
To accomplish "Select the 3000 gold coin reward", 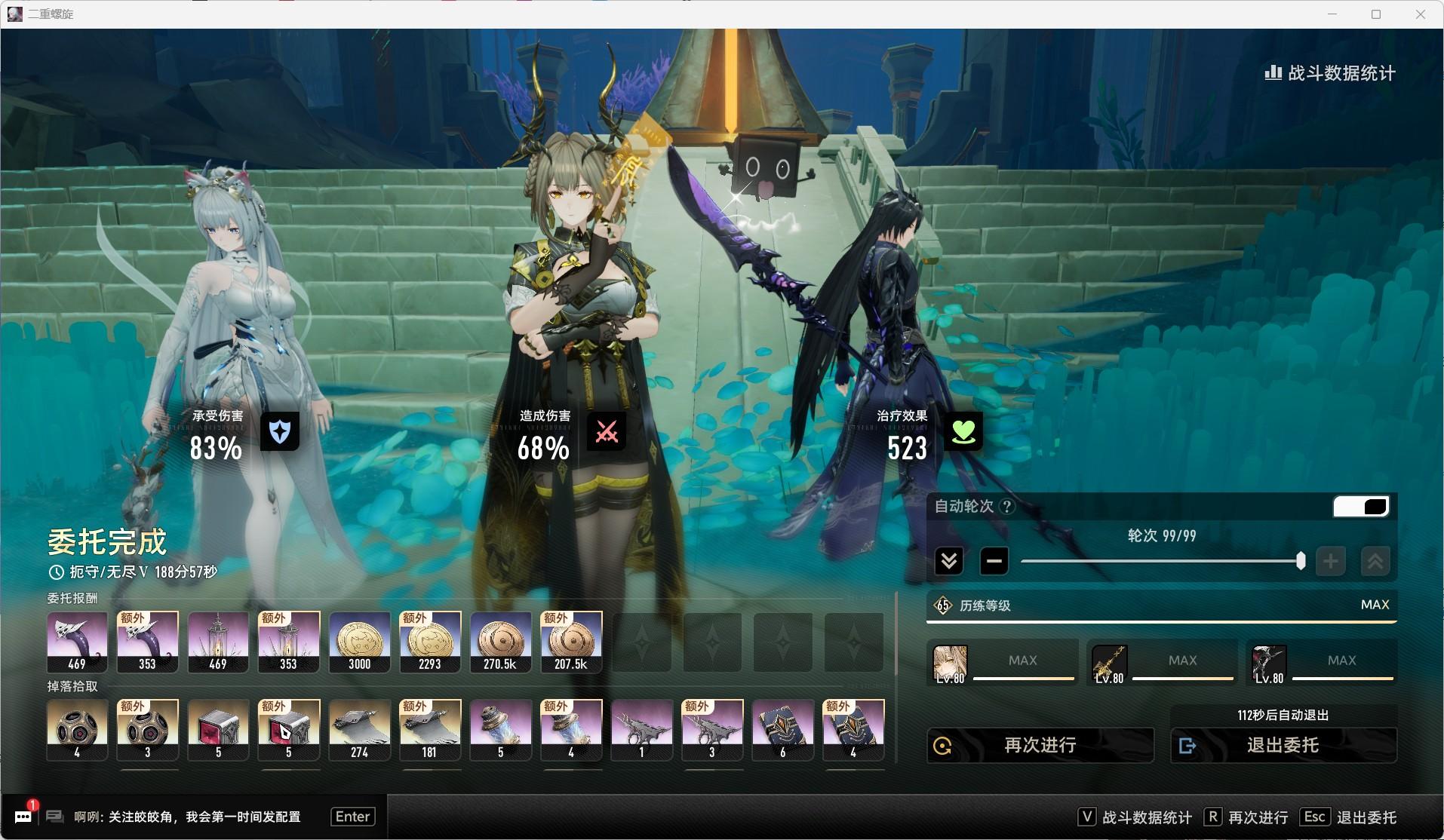I will click(359, 642).
